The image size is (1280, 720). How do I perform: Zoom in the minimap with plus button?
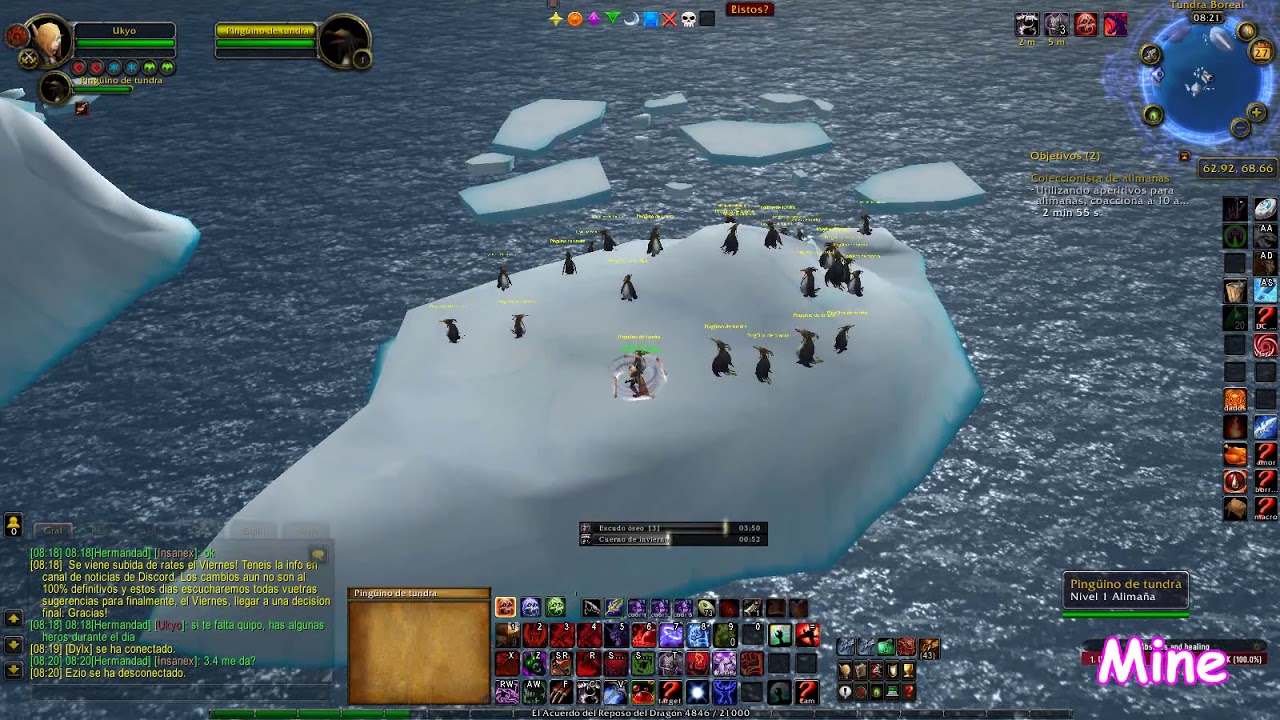click(x=1256, y=113)
